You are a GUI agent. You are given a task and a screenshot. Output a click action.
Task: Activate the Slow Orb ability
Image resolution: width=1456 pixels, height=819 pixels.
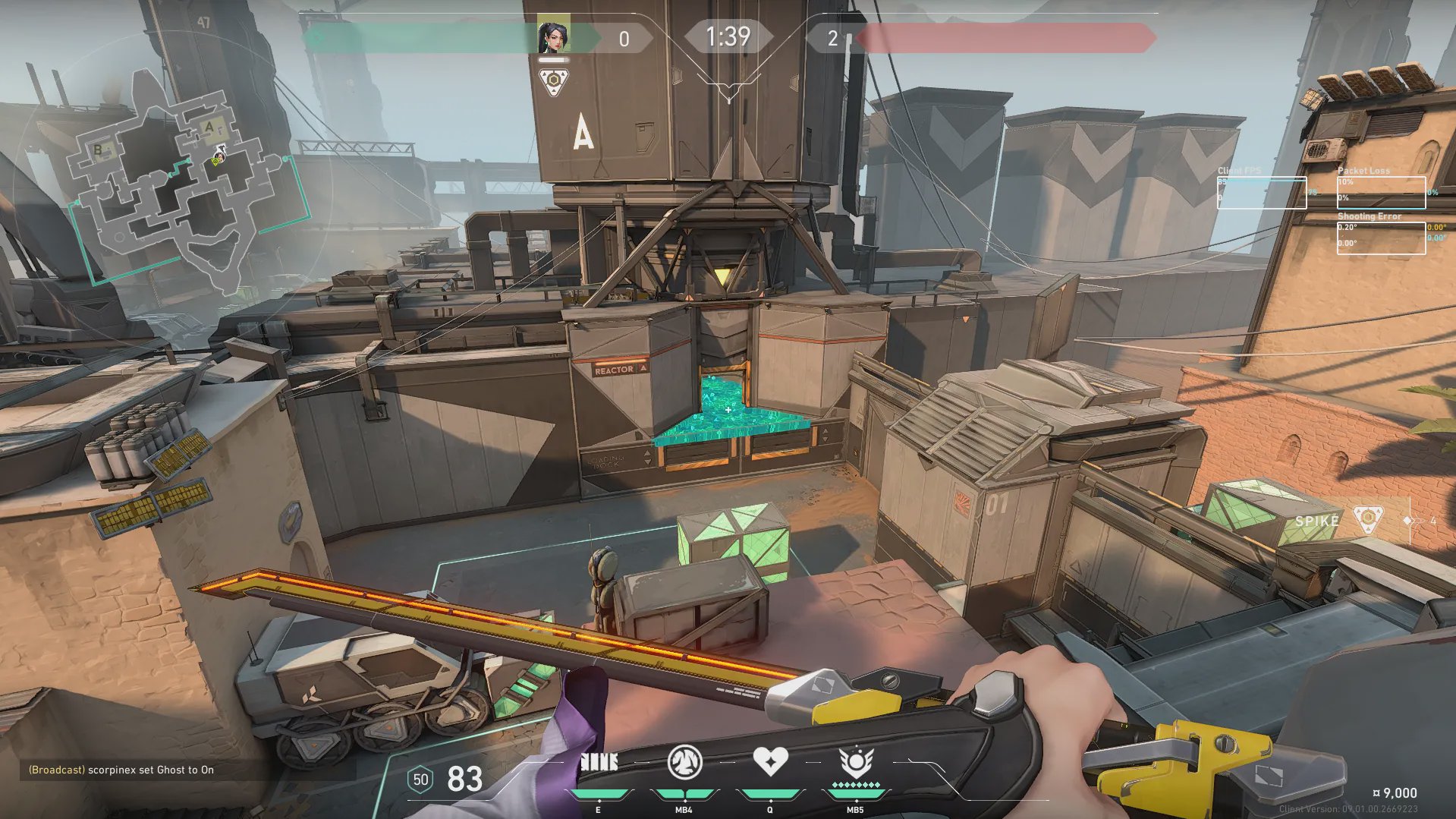point(684,763)
